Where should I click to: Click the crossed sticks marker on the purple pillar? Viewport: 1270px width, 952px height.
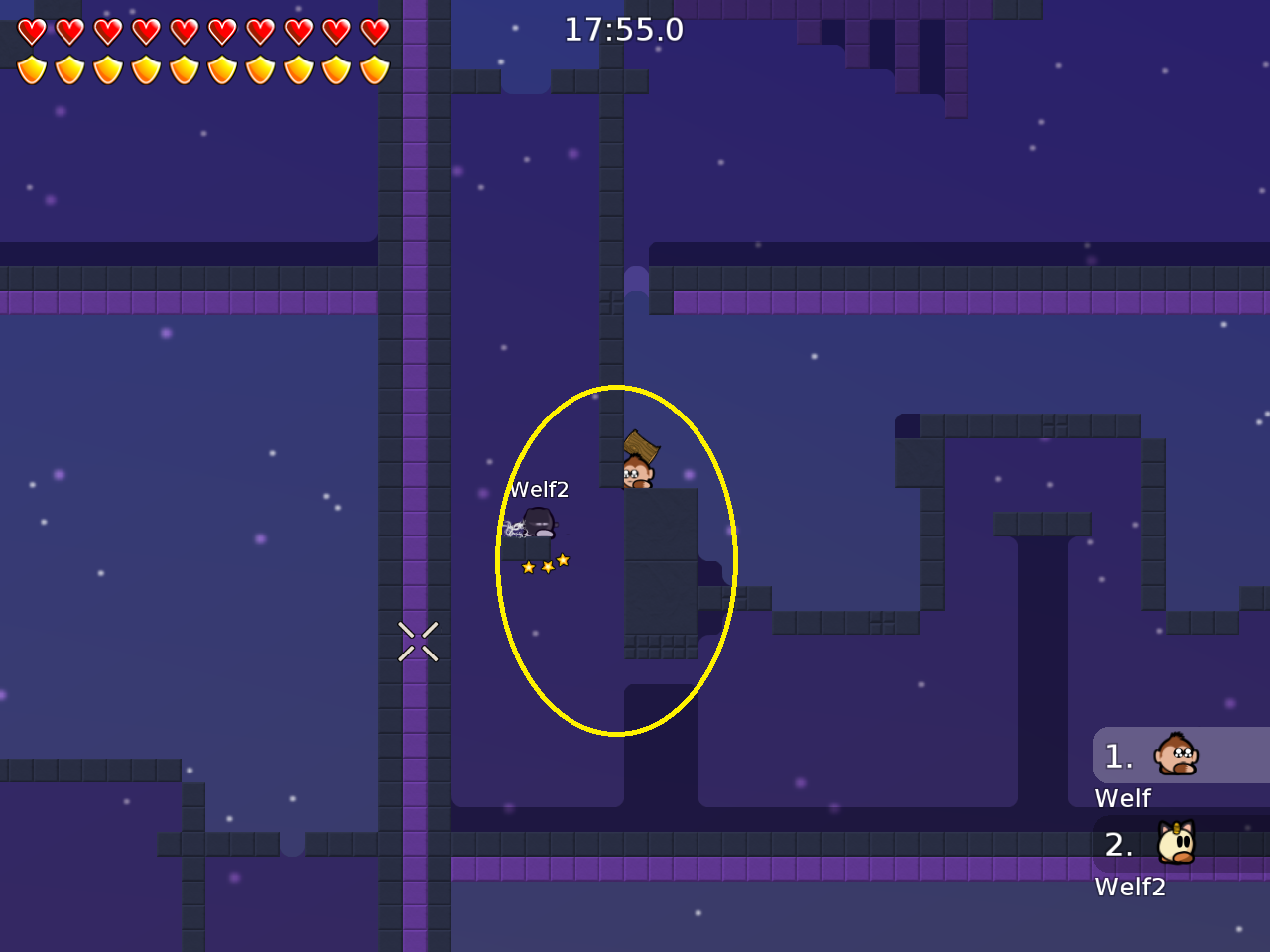(418, 640)
